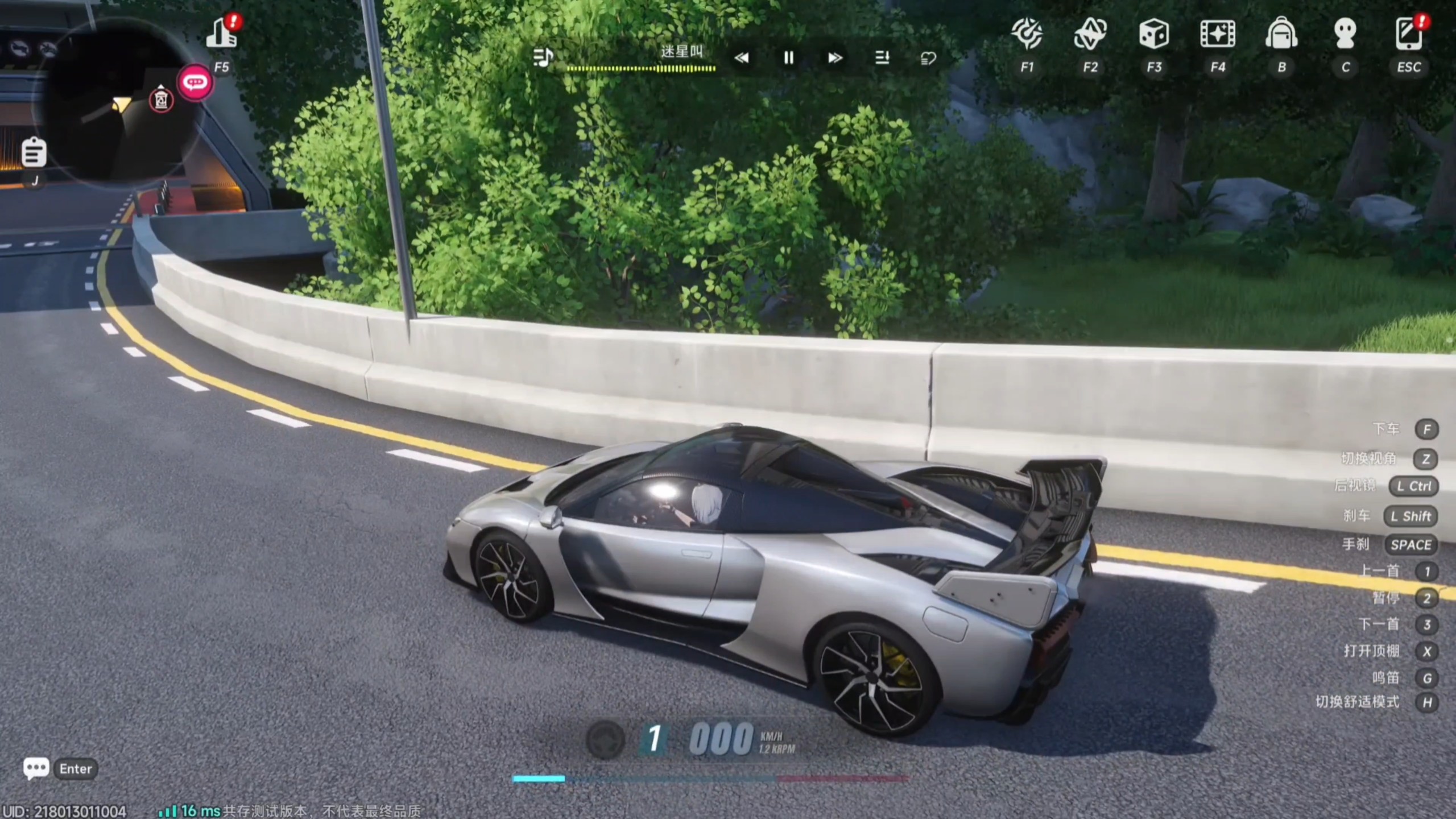Screen dimensions: 1456x819
Task: Open the chat box speech bubble
Action: [36, 768]
